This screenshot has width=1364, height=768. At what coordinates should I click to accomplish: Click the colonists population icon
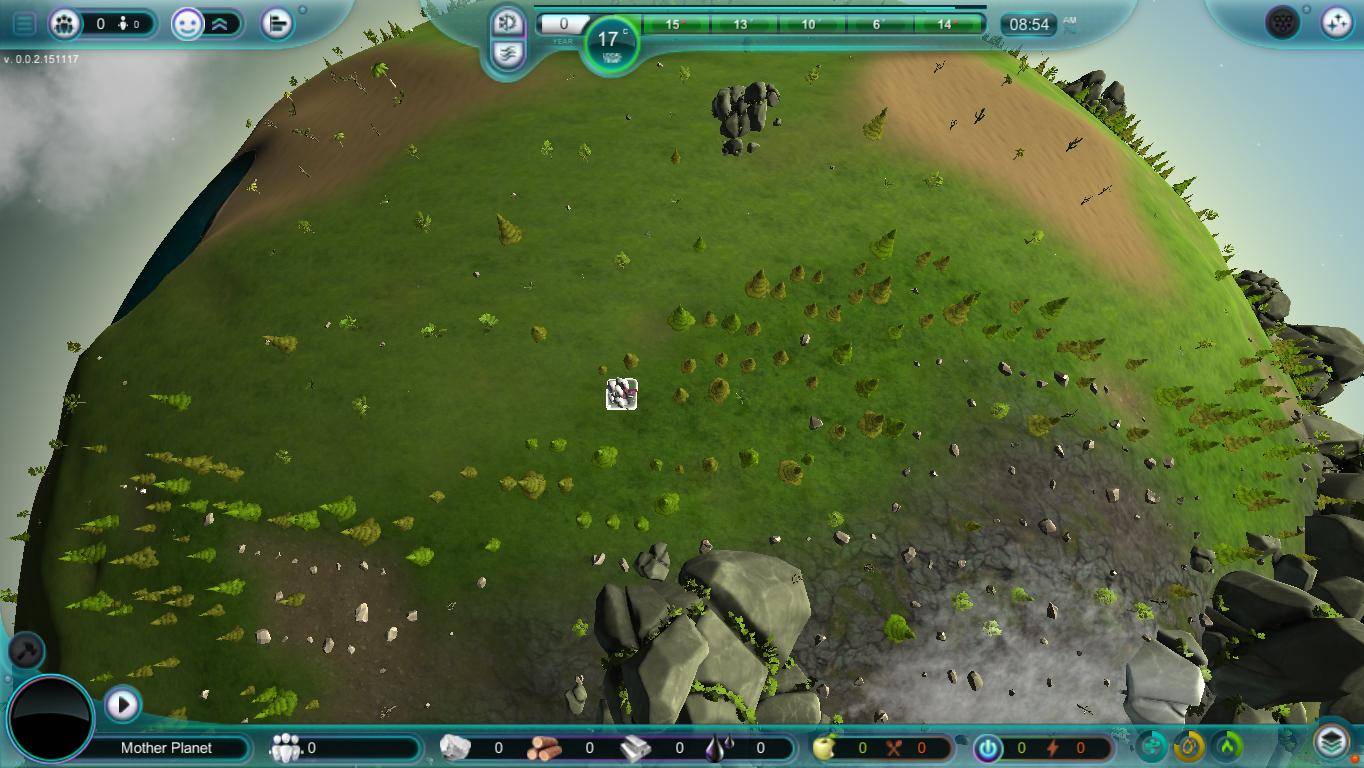click(x=65, y=23)
